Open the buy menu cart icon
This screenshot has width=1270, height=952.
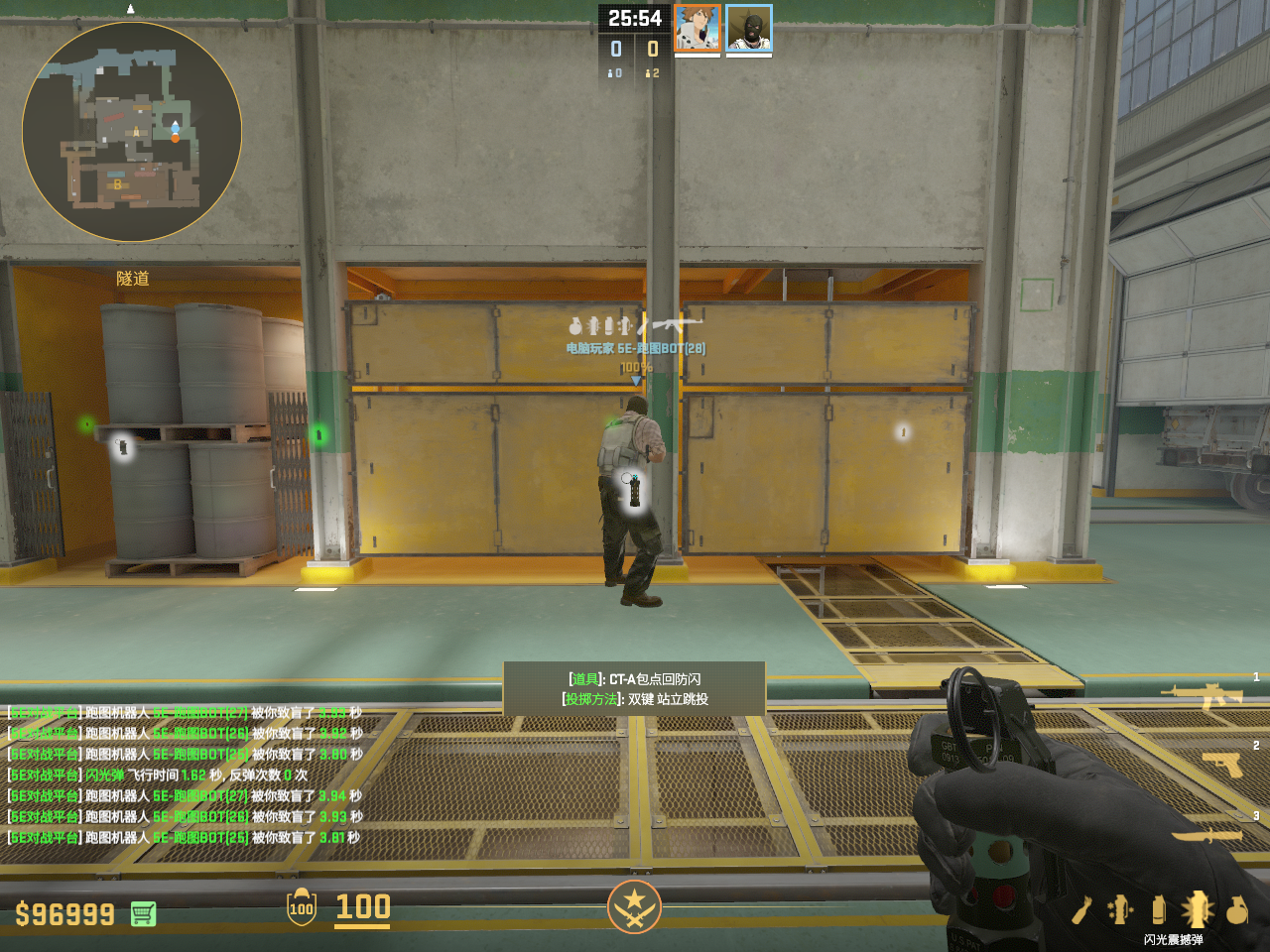[143, 913]
